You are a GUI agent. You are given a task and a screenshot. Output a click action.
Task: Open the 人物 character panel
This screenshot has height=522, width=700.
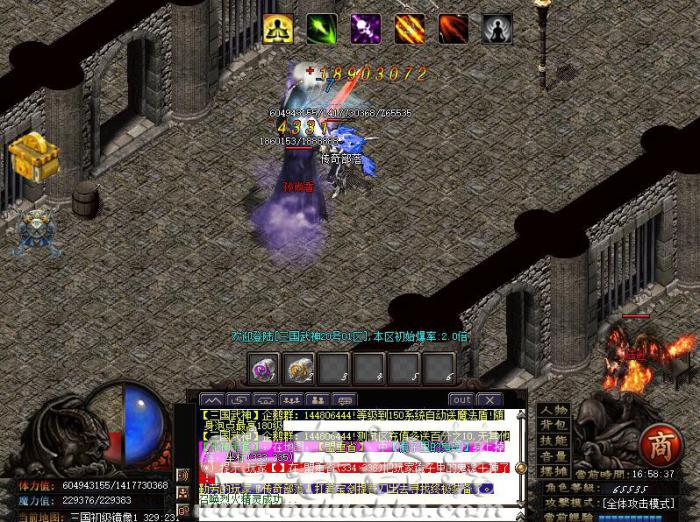[x=553, y=410]
